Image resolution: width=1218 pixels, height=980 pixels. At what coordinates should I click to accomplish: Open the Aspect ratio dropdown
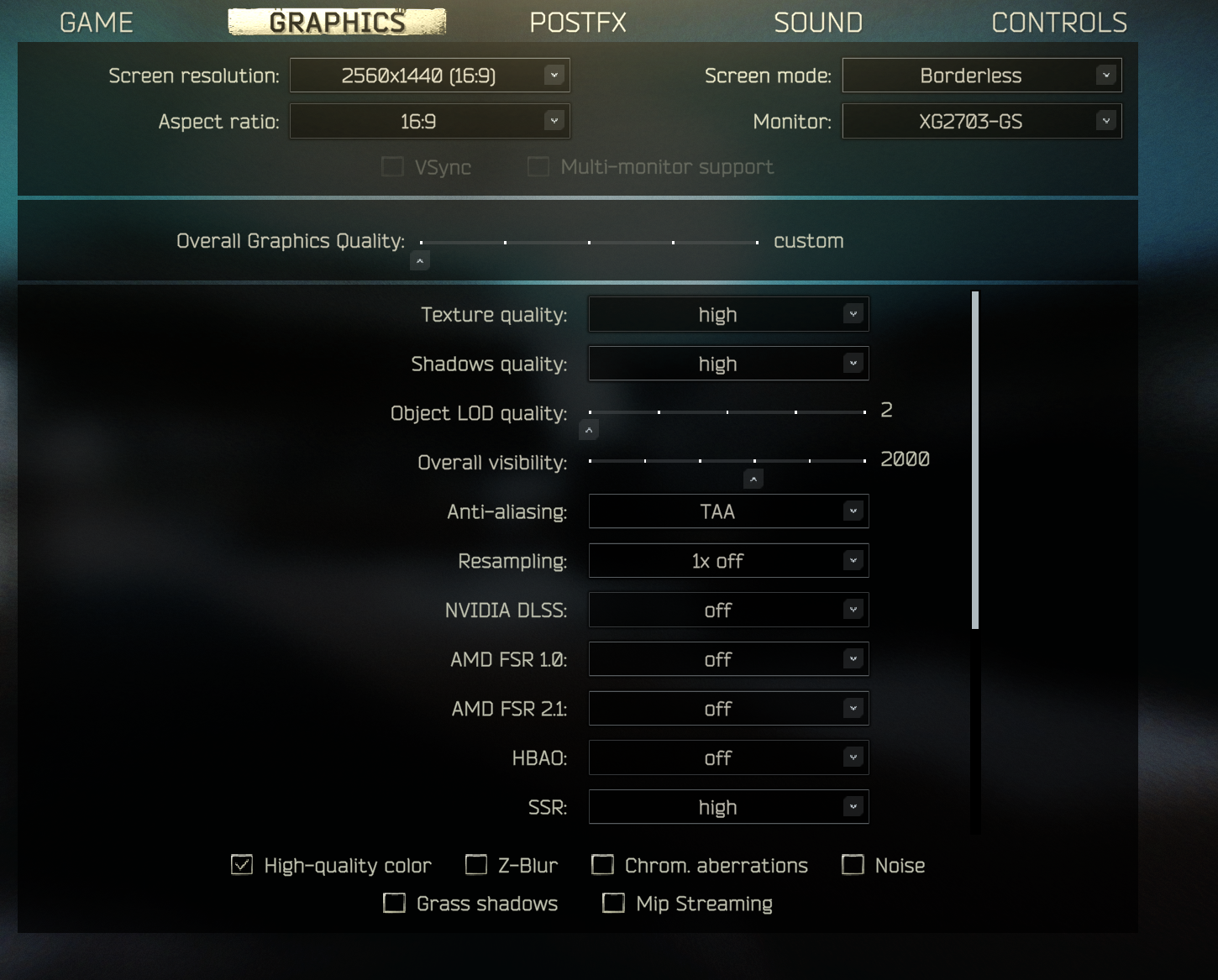(429, 121)
